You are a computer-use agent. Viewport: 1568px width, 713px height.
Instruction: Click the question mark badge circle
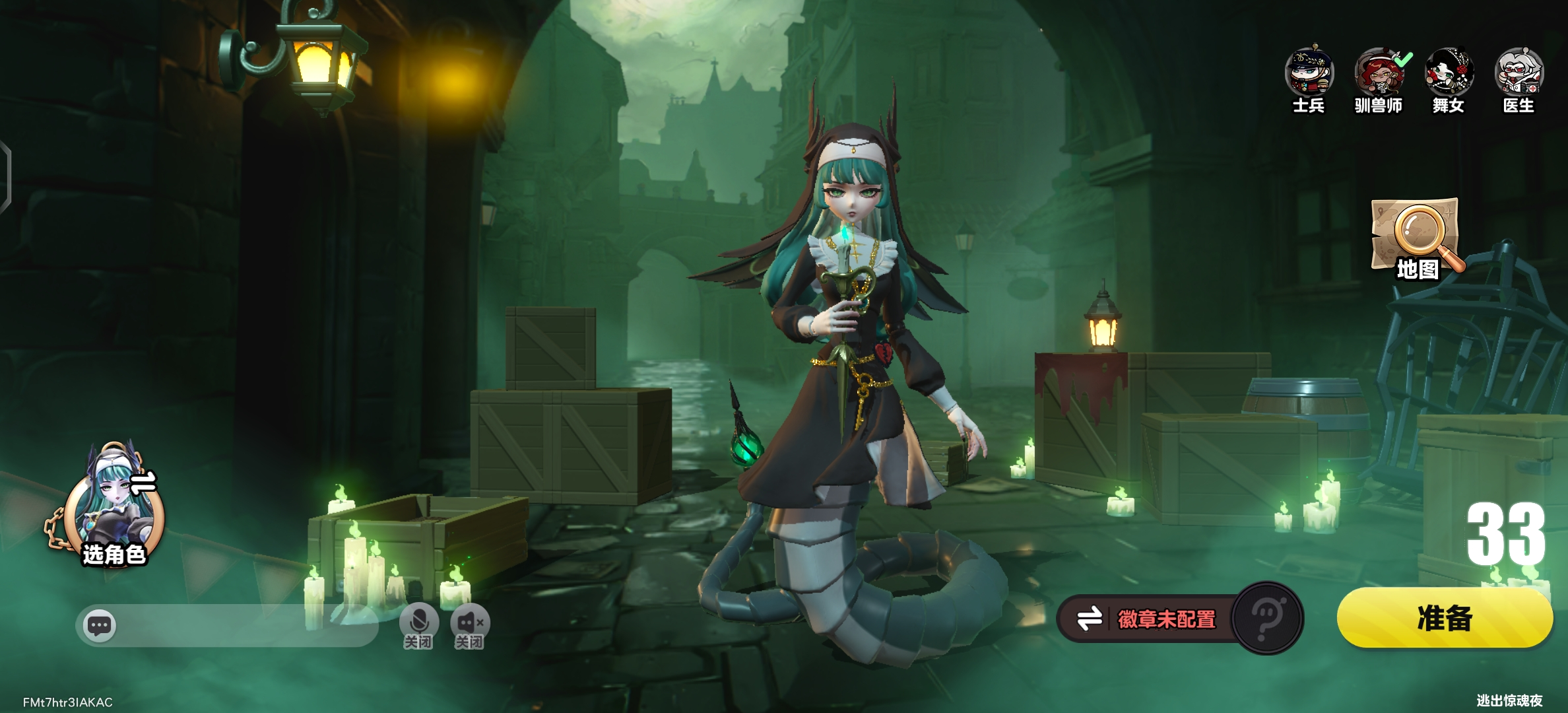(x=1267, y=619)
